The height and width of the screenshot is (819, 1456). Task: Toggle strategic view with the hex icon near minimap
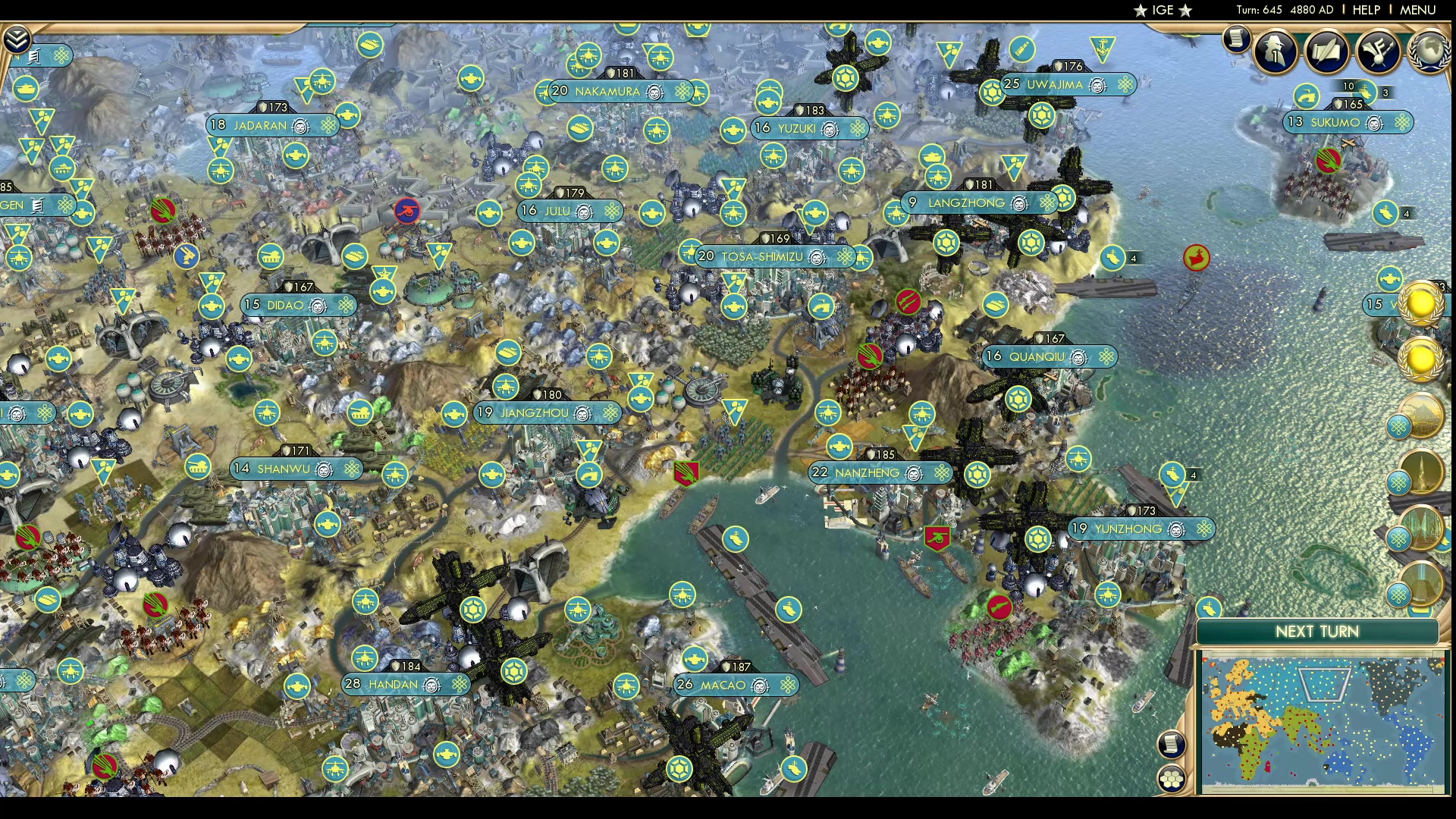click(1171, 777)
